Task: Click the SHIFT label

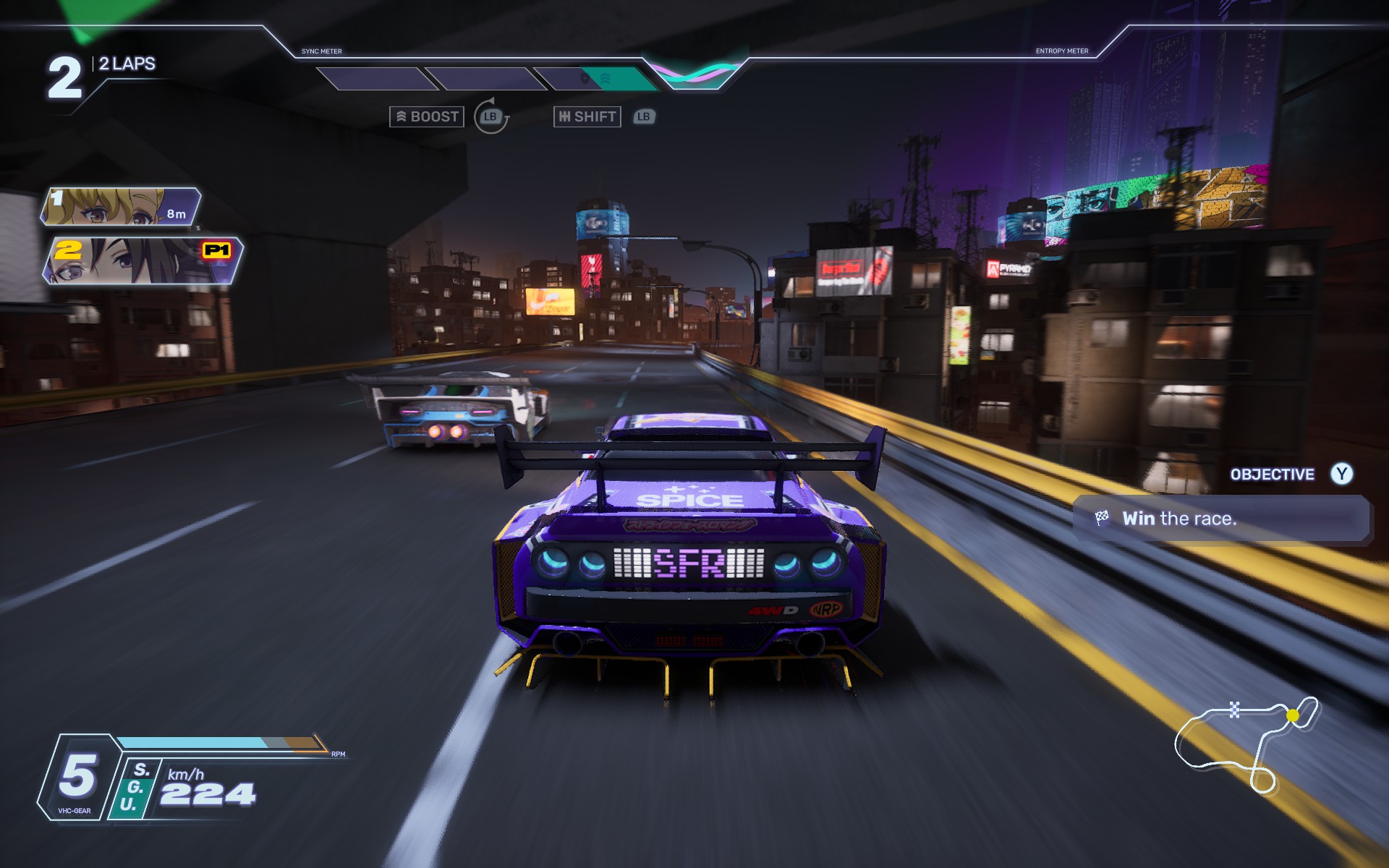Action: click(587, 116)
